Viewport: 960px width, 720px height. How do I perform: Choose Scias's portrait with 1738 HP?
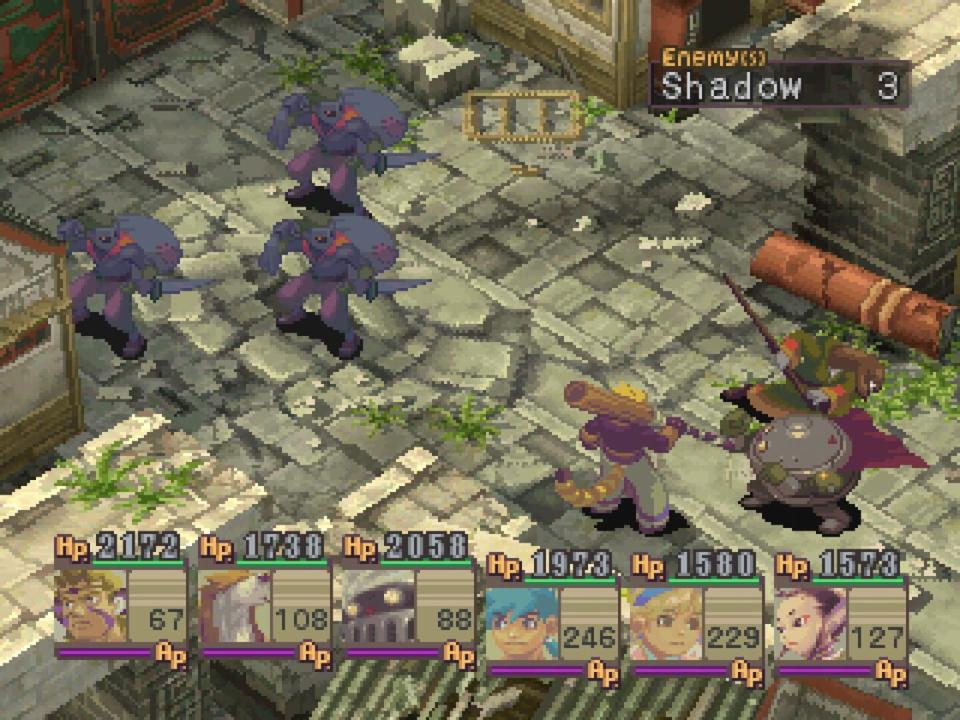(234, 606)
